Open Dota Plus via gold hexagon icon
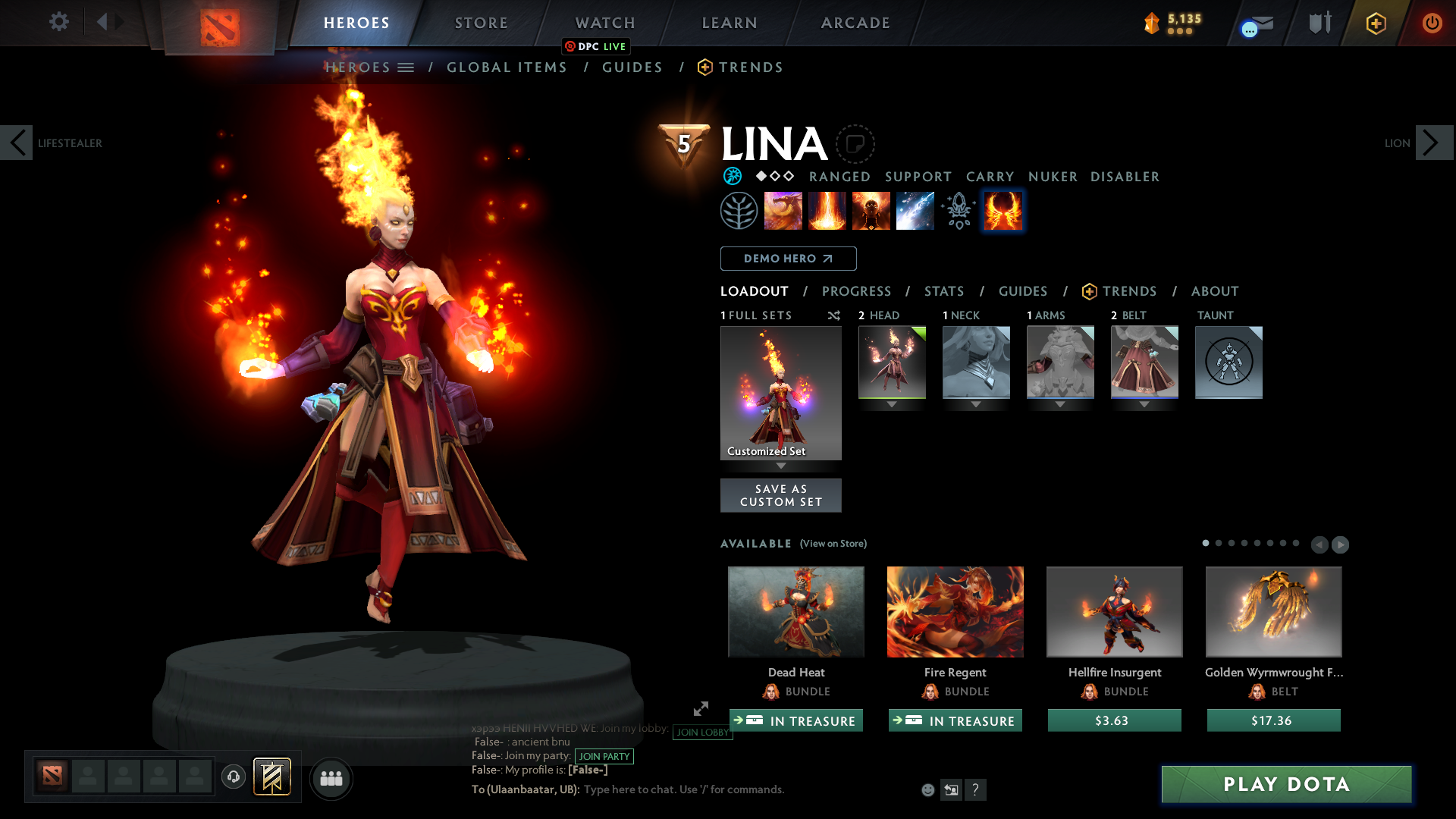 pyautogui.click(x=1376, y=23)
